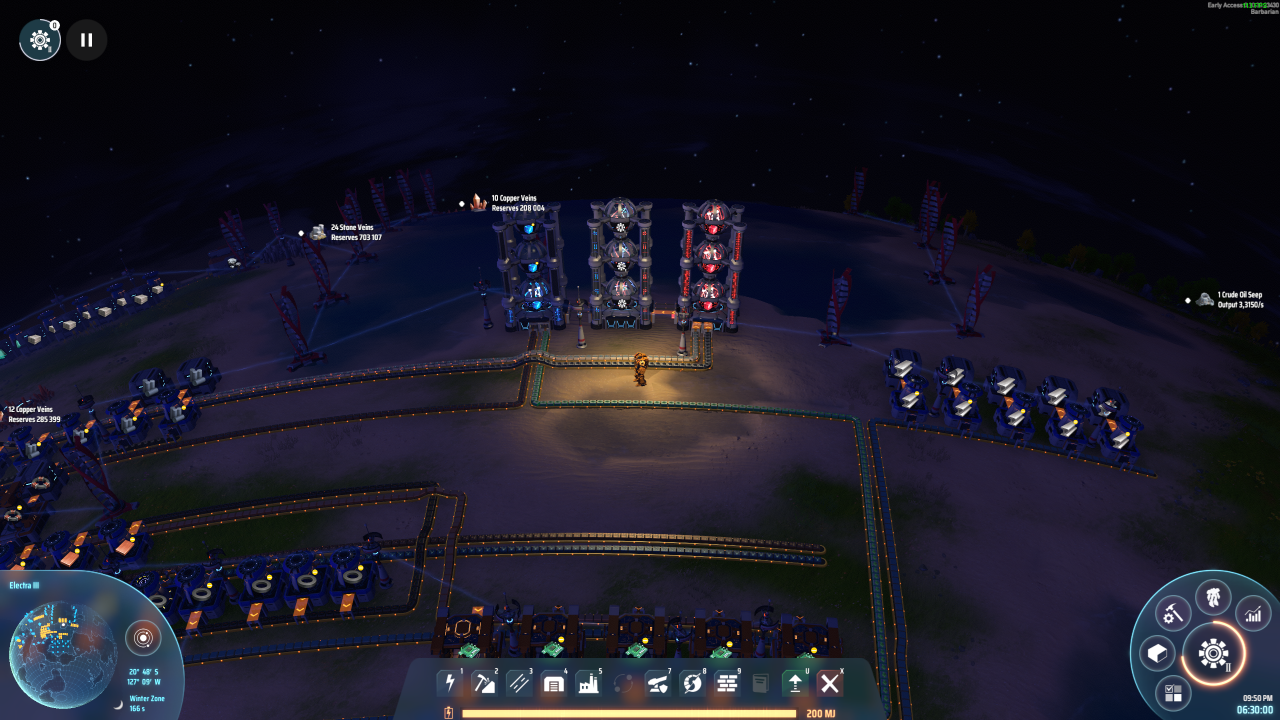This screenshot has width=1280, height=720.
Task: Show the production statistics chart
Action: [1253, 613]
